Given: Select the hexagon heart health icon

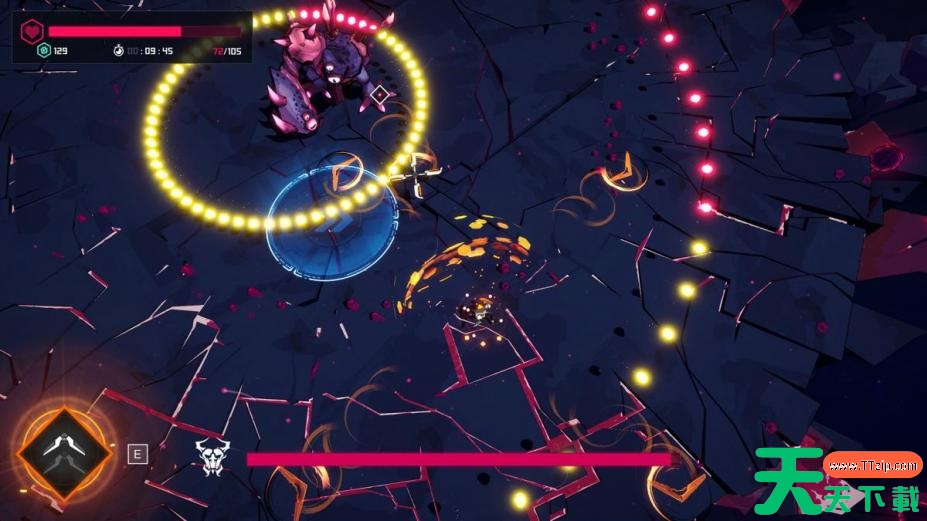Looking at the screenshot, I should pos(32,30).
